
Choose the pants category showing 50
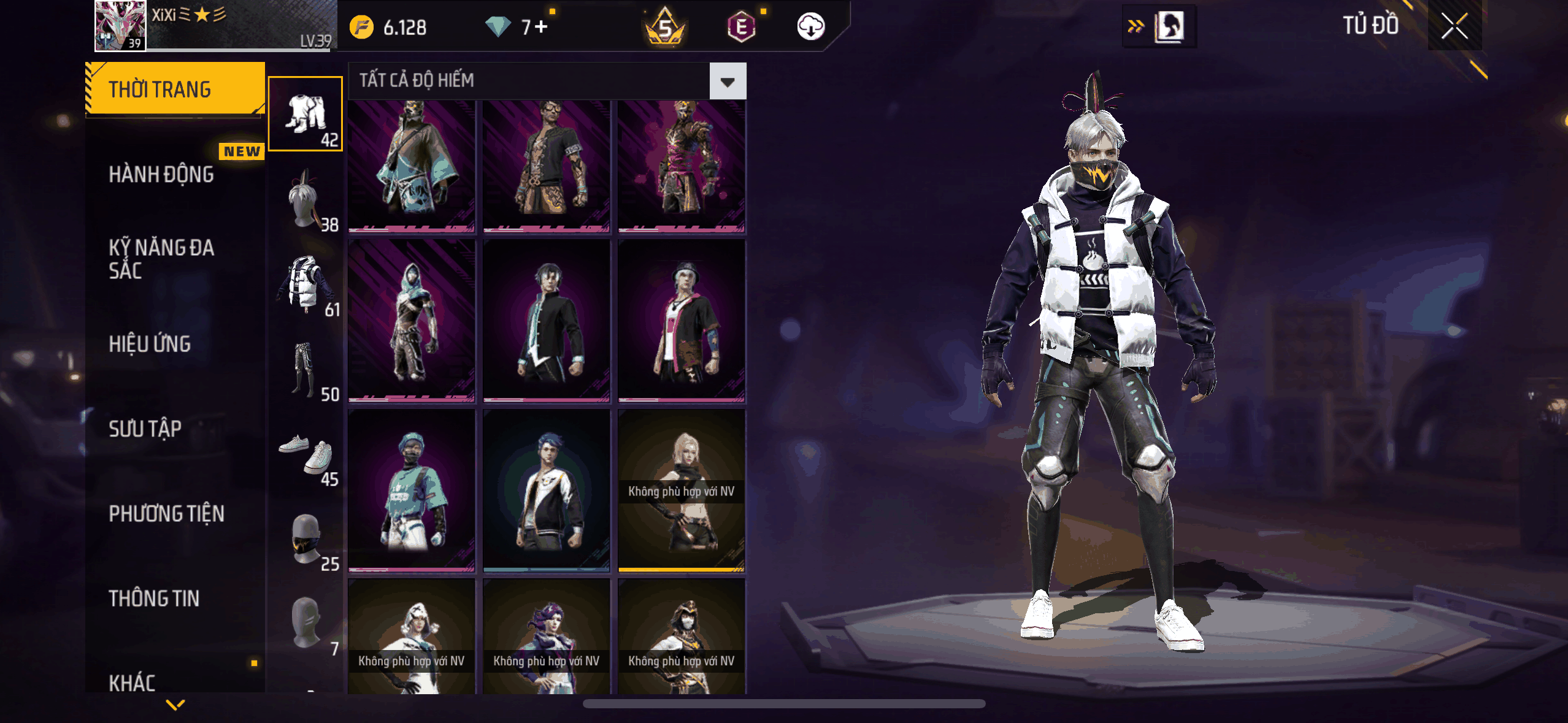pos(306,369)
